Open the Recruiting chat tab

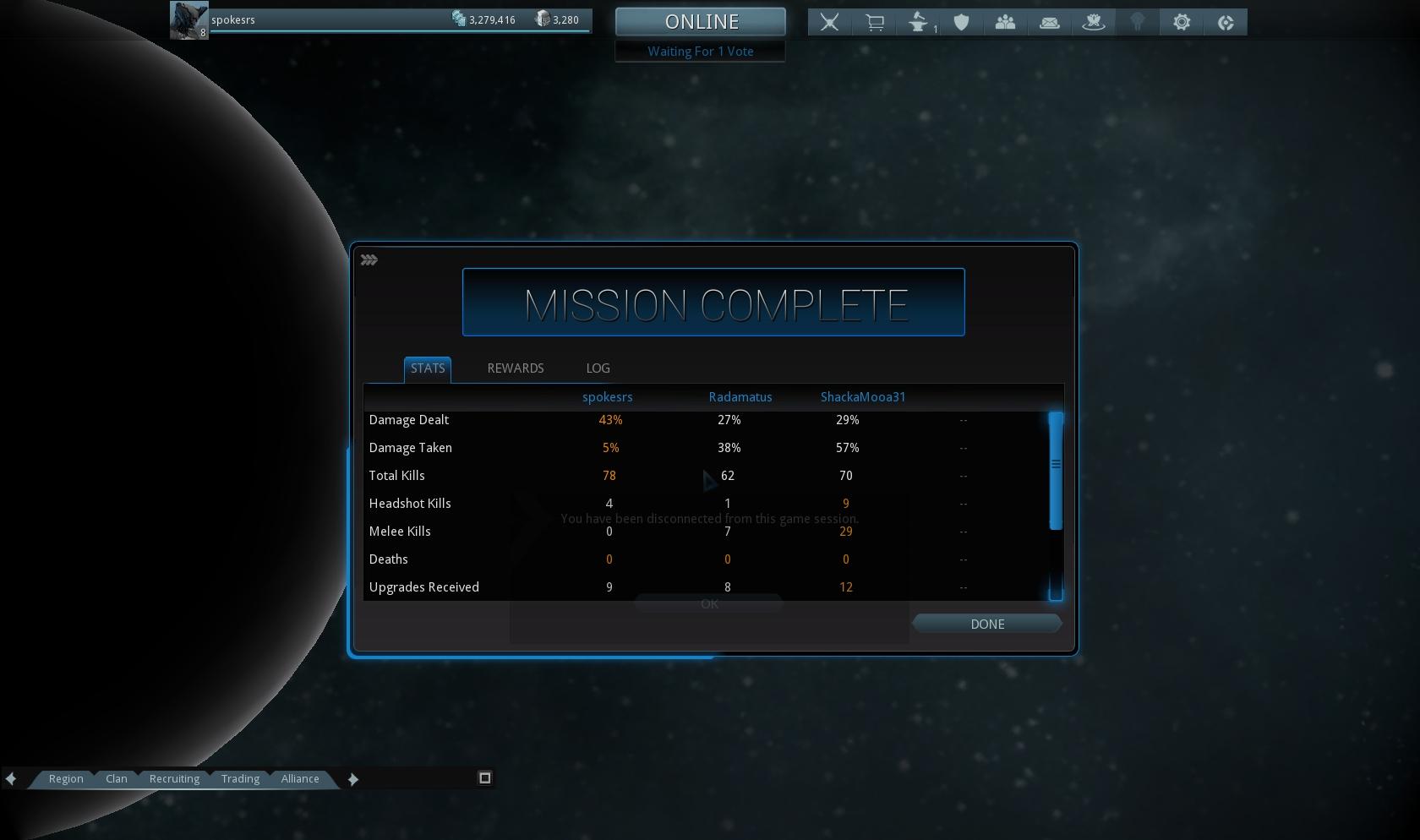[x=174, y=779]
